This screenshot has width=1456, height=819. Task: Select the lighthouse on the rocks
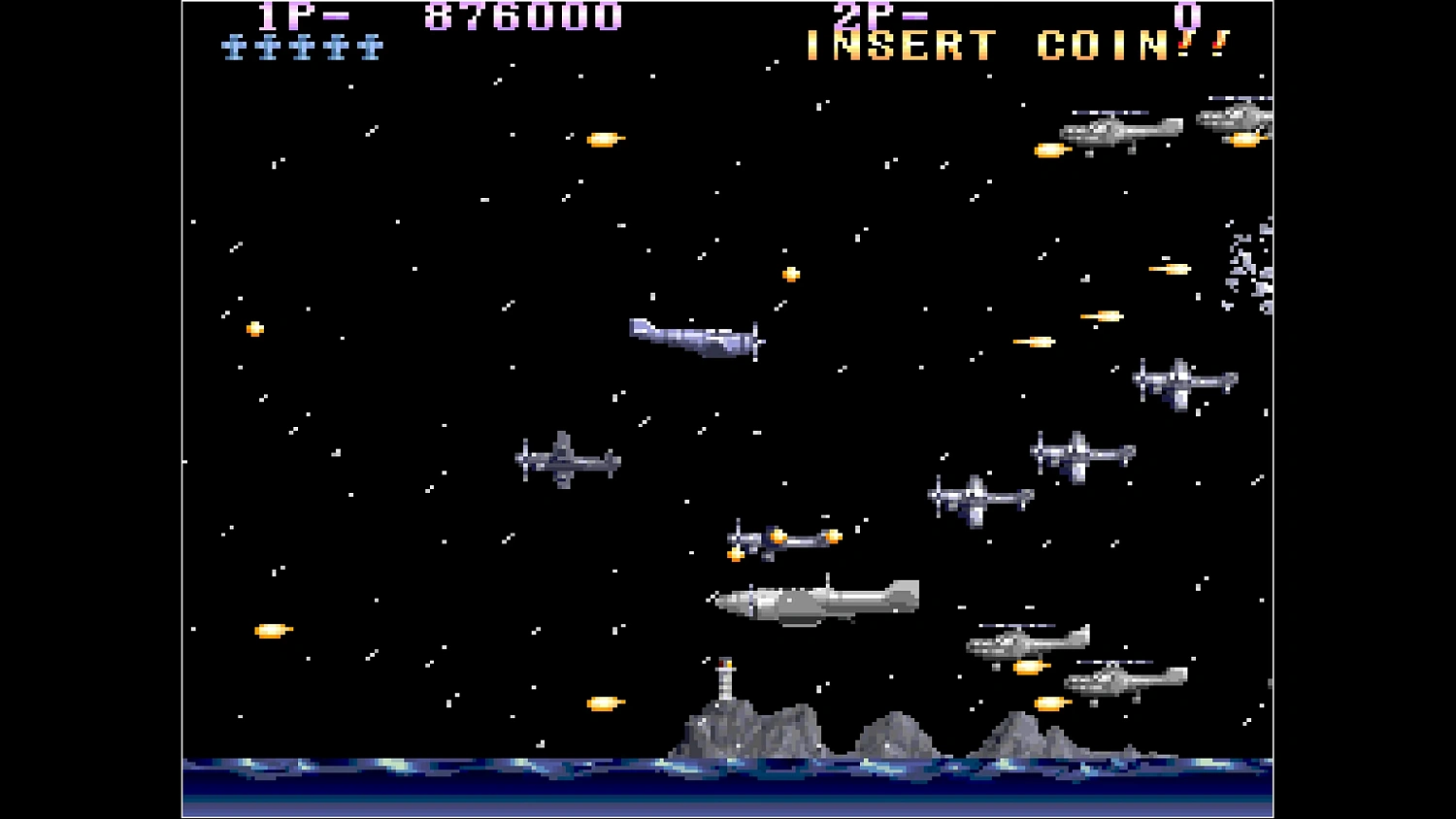(x=723, y=679)
